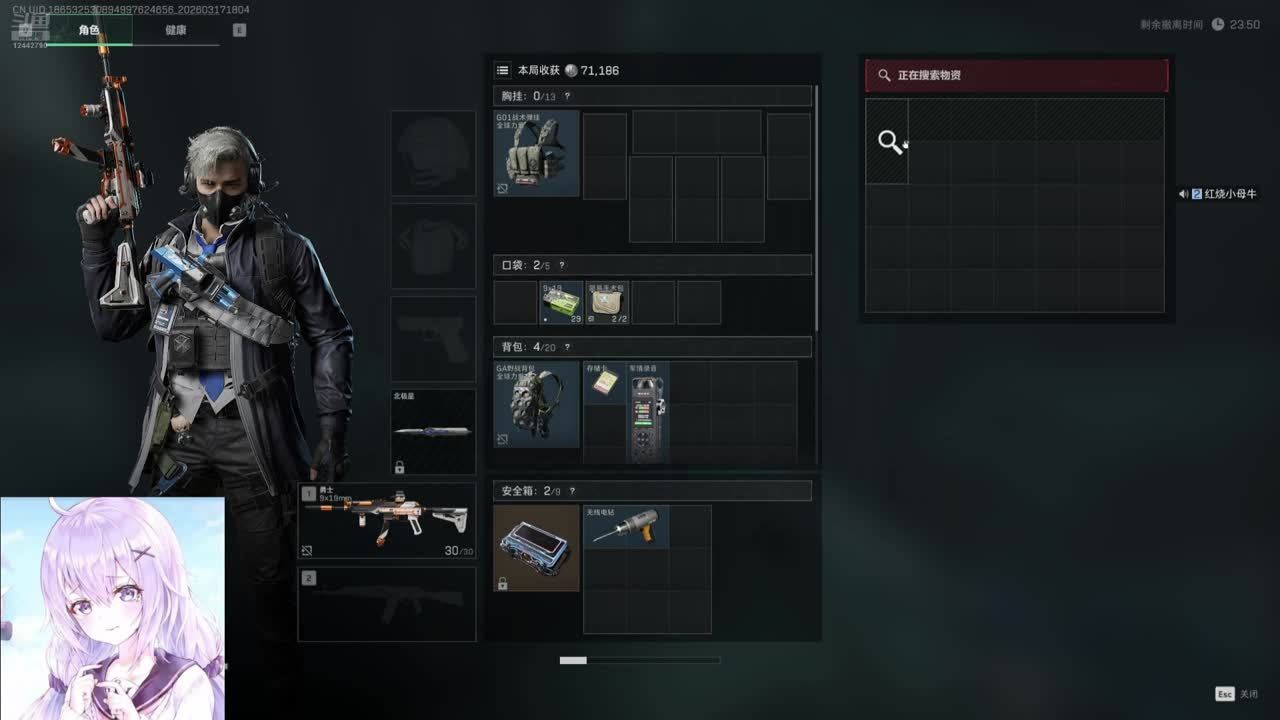This screenshot has height=720, width=1280.
Task: Close the inventory with the 关闭 button
Action: pos(1237,694)
